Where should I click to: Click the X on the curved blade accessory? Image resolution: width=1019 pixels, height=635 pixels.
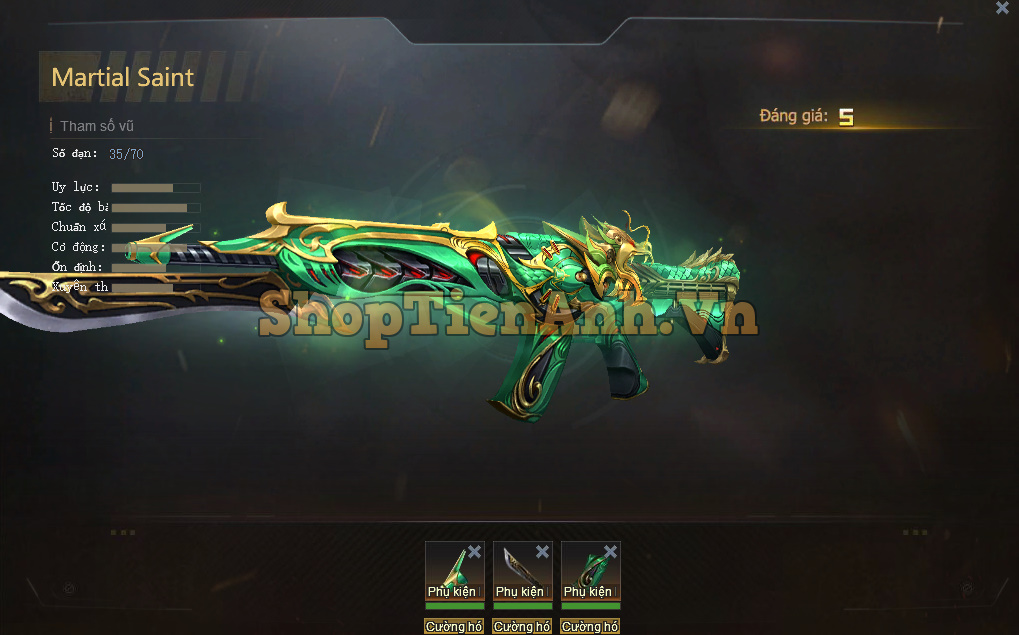pyautogui.click(x=542, y=552)
